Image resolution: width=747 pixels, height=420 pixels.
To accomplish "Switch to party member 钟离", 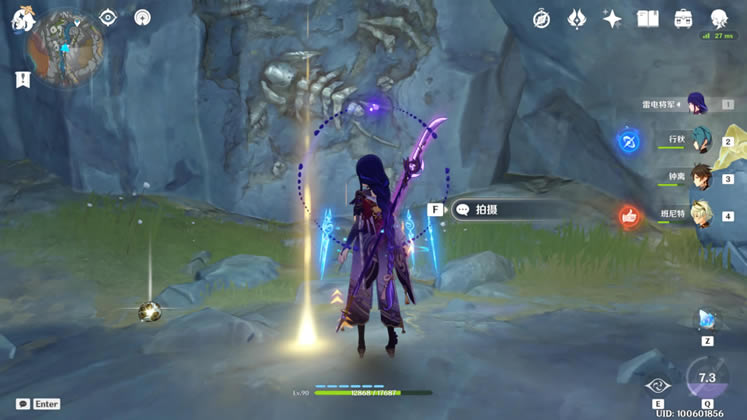I will click(700, 178).
